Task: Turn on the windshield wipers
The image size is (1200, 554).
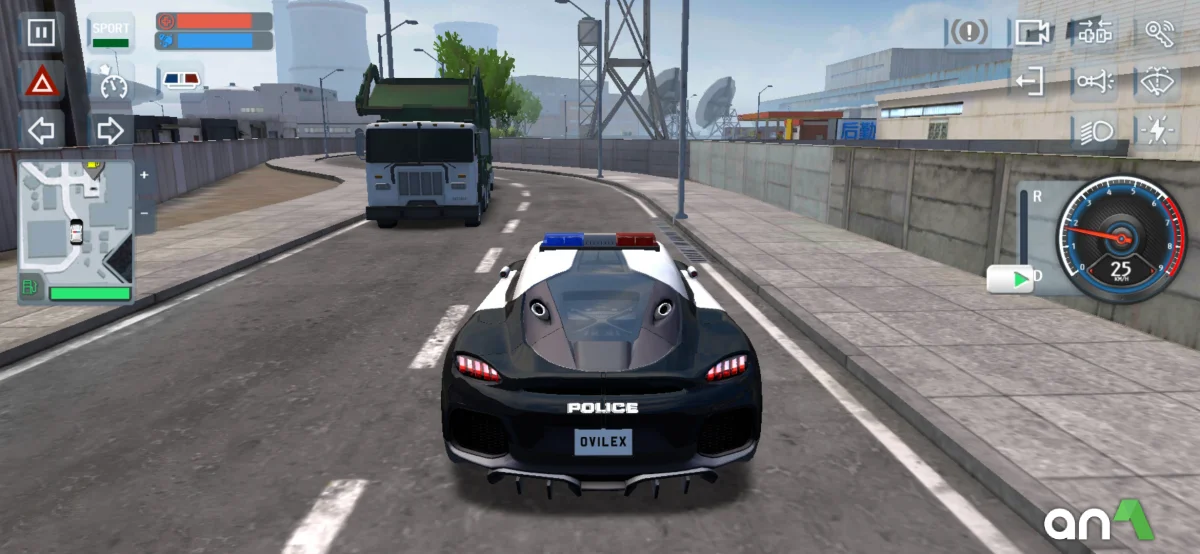Action: tap(1159, 81)
